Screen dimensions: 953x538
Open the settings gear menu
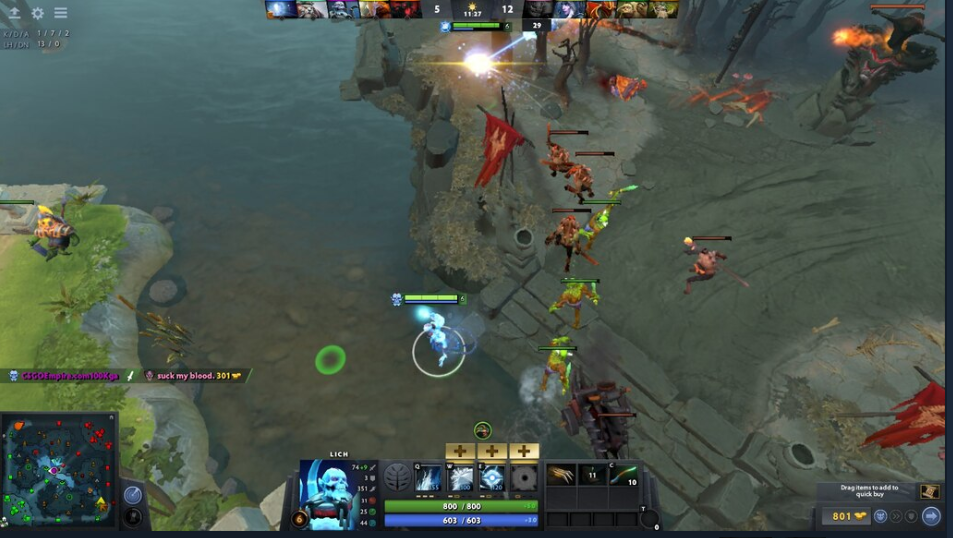coord(38,13)
